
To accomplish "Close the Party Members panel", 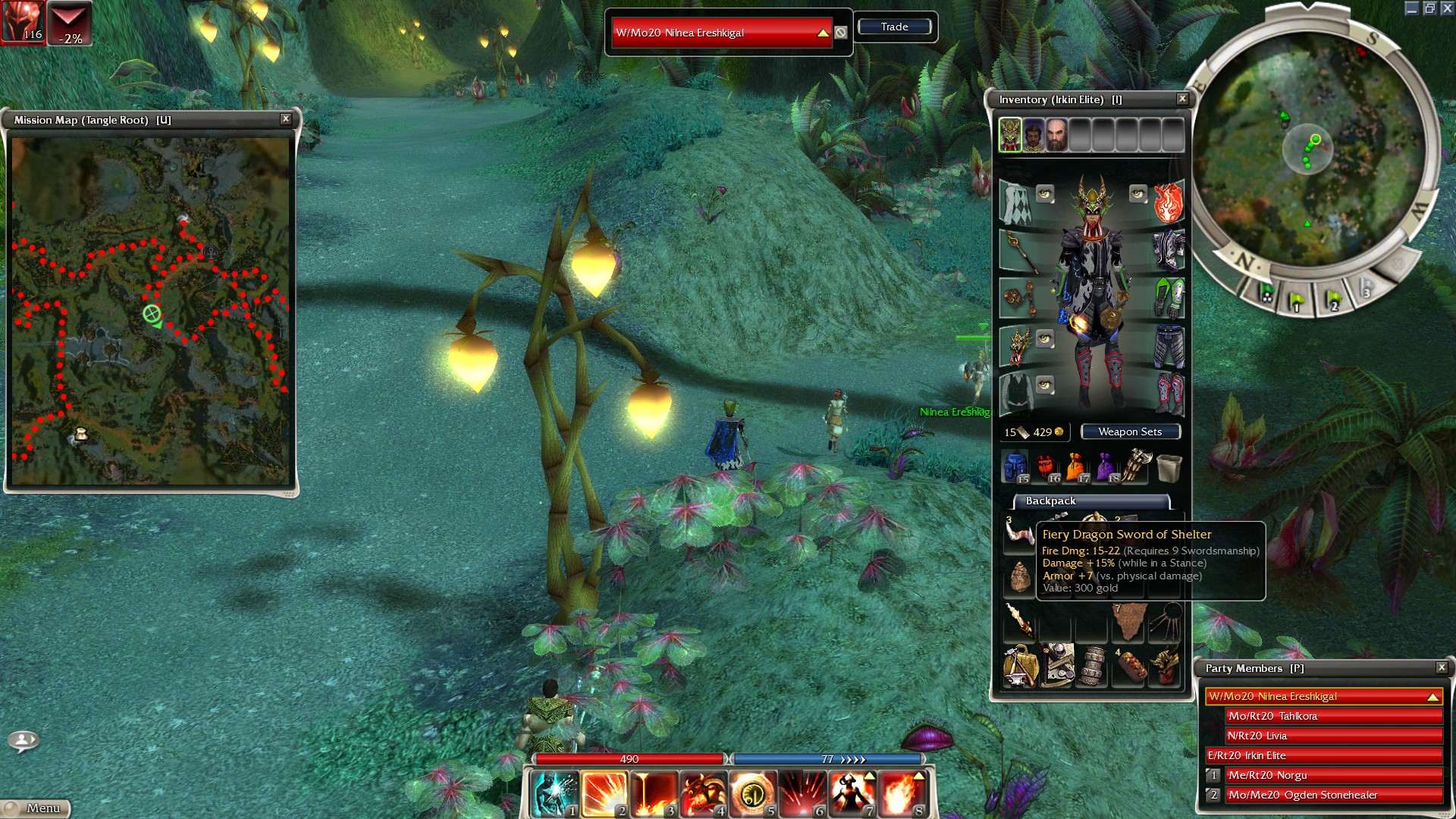I will [x=1441, y=667].
